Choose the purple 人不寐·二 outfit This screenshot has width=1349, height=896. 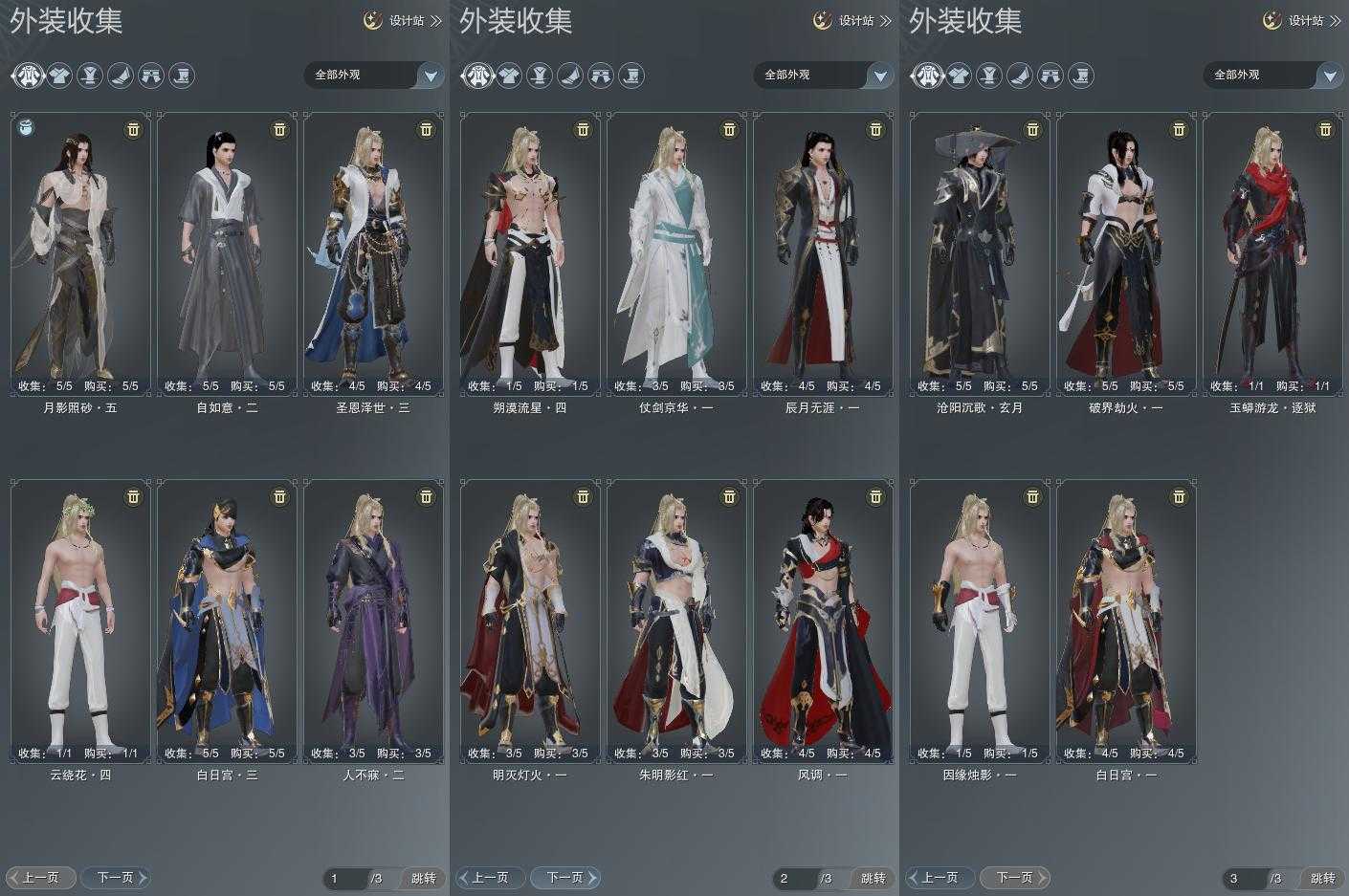[x=373, y=622]
